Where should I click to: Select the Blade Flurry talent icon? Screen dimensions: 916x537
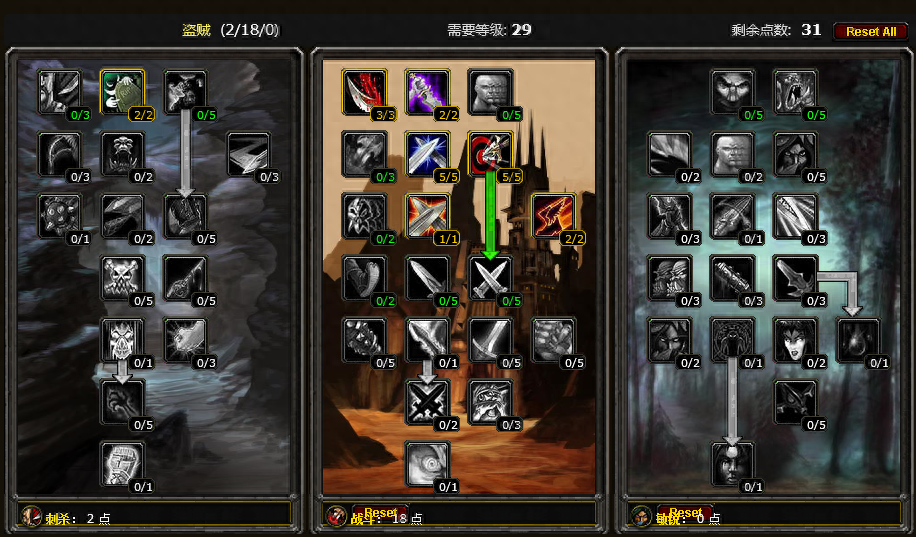(427, 339)
